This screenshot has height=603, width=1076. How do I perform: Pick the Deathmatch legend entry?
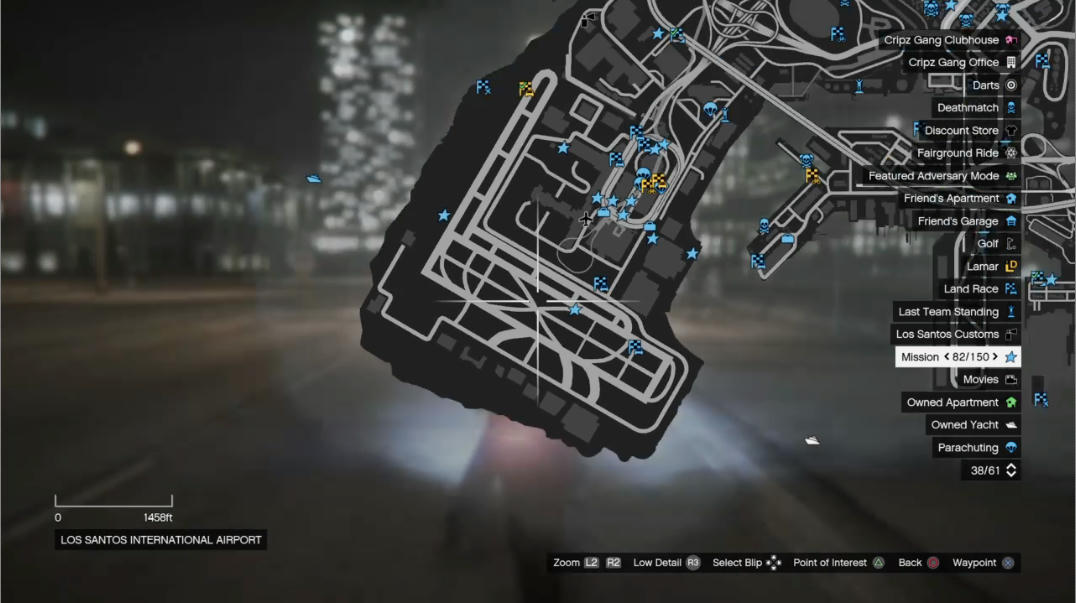[975, 108]
